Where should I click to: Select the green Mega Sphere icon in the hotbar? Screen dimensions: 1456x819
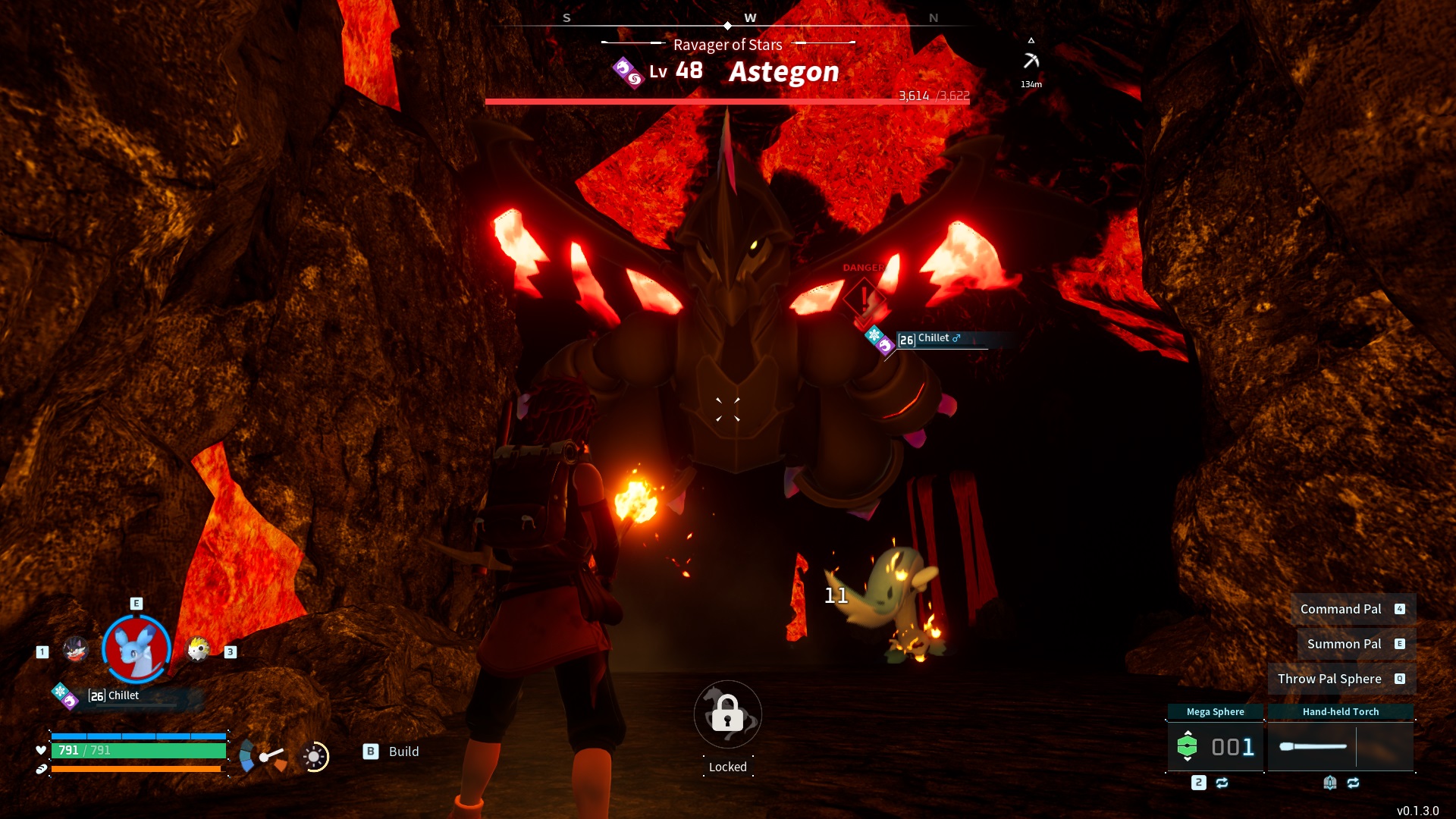click(x=1188, y=746)
